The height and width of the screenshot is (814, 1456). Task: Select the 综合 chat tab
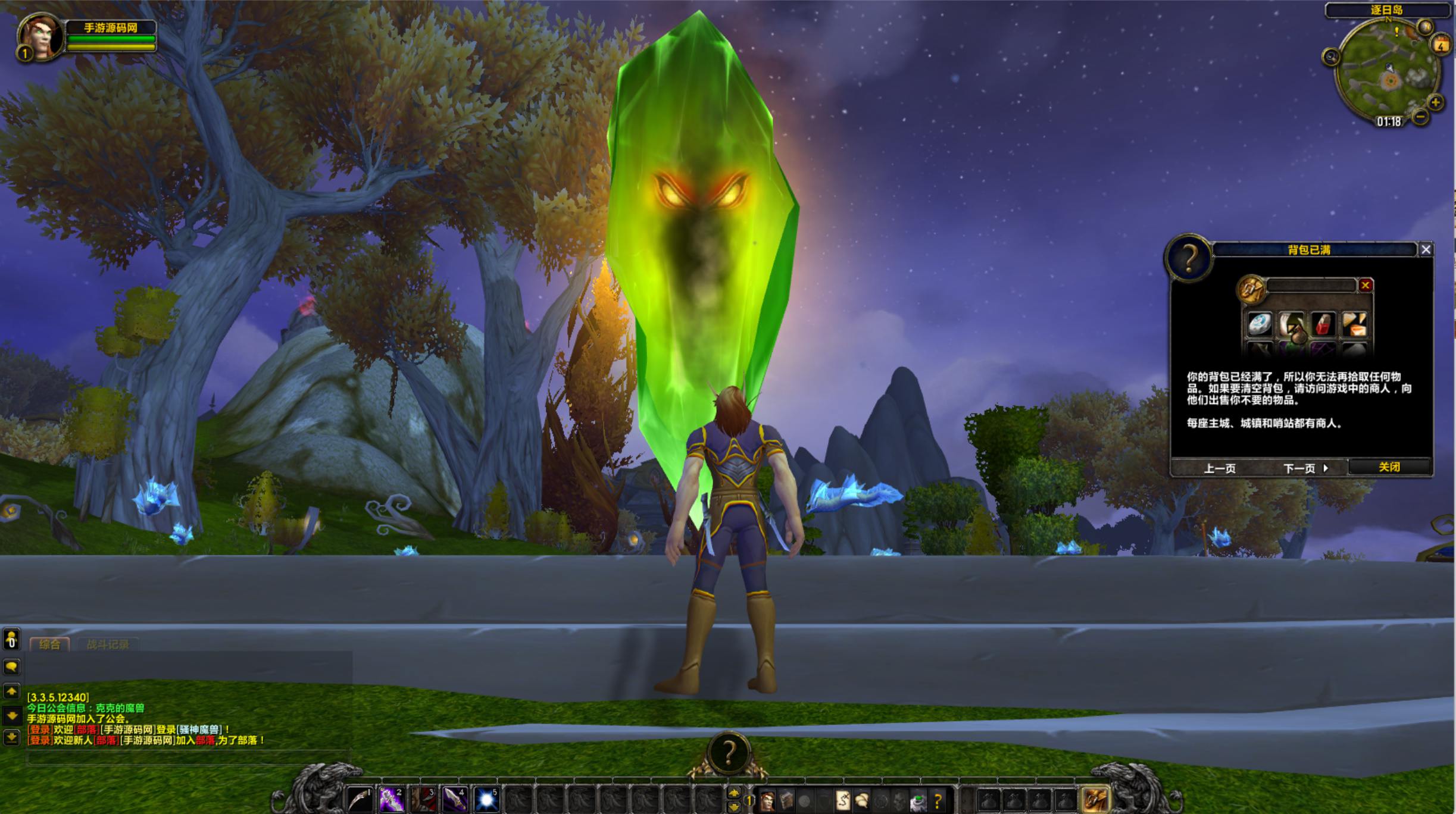point(49,644)
